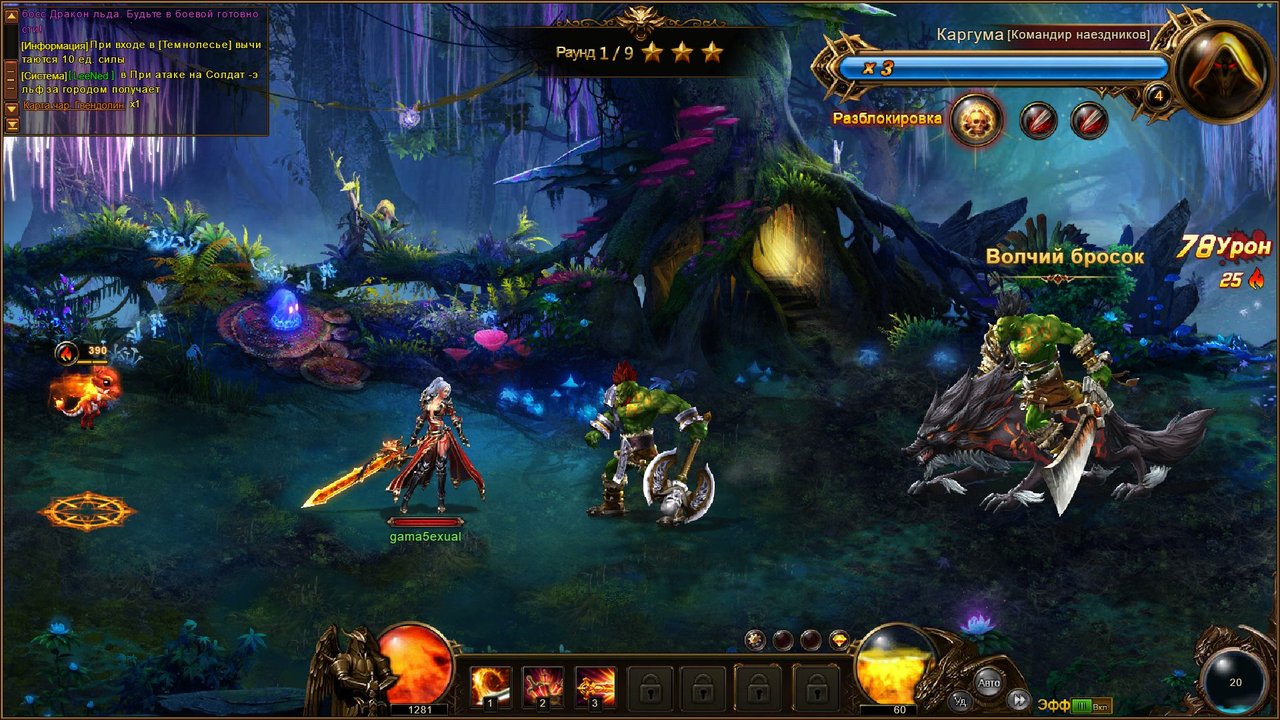Toggle the Вкл switch next to Эфф

(1100, 704)
